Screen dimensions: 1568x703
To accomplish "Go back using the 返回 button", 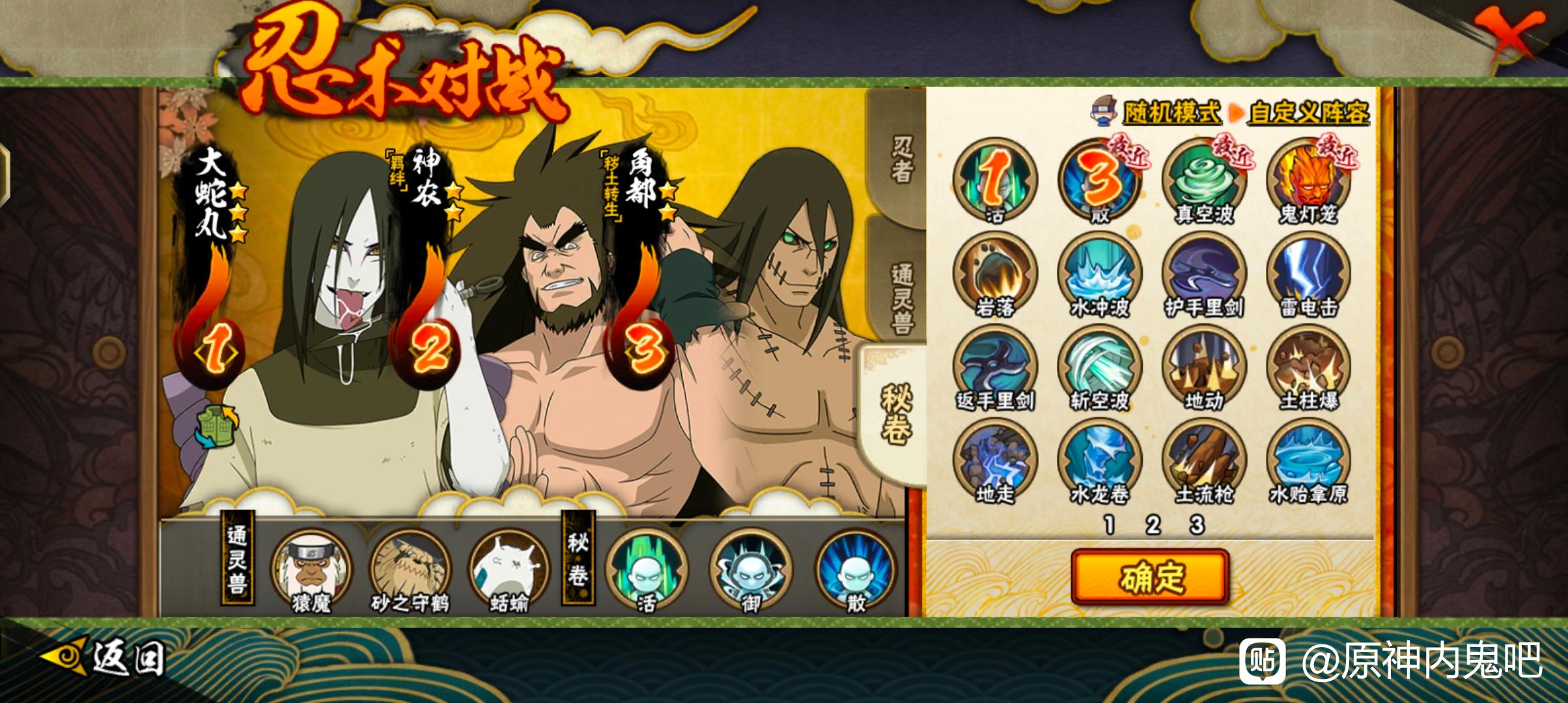I will 104,659.
